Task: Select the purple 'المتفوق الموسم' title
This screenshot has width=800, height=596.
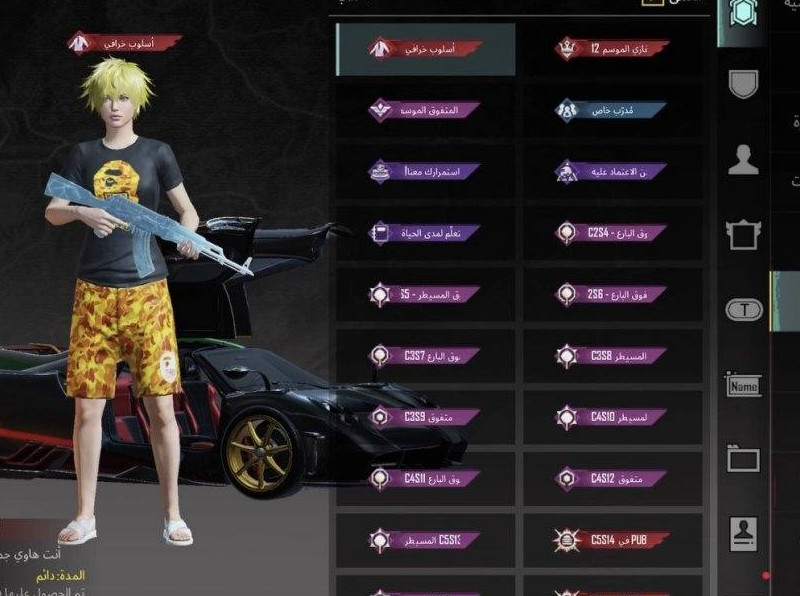Action: [x=425, y=110]
